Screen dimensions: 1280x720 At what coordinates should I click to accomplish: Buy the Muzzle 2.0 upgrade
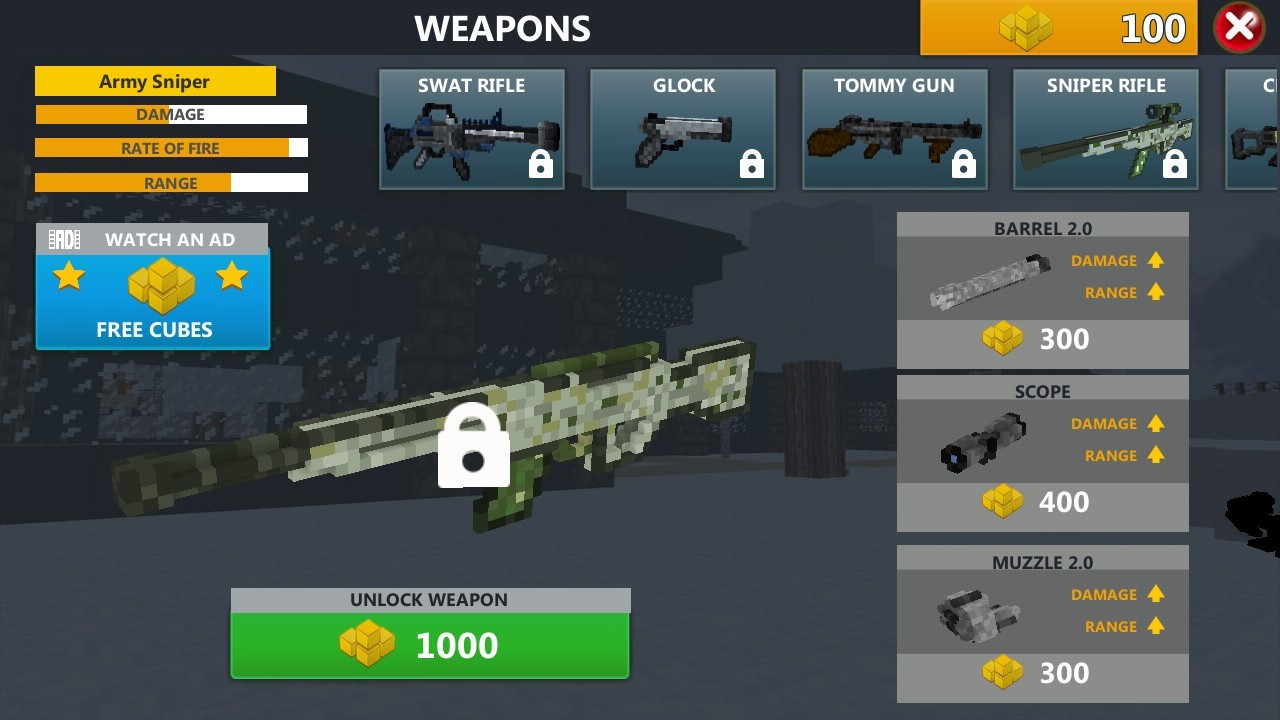[x=1042, y=673]
